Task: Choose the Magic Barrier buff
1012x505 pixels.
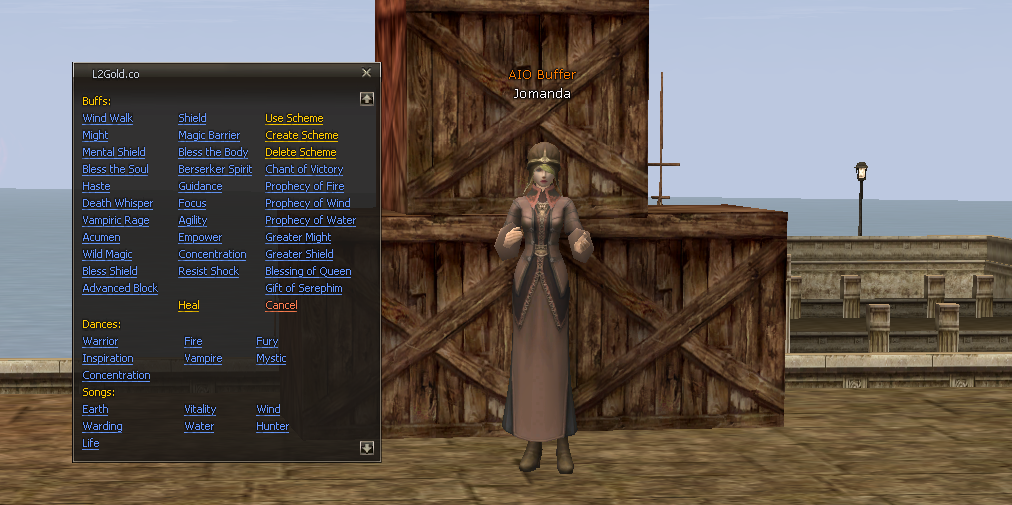Action: pyautogui.click(x=209, y=135)
